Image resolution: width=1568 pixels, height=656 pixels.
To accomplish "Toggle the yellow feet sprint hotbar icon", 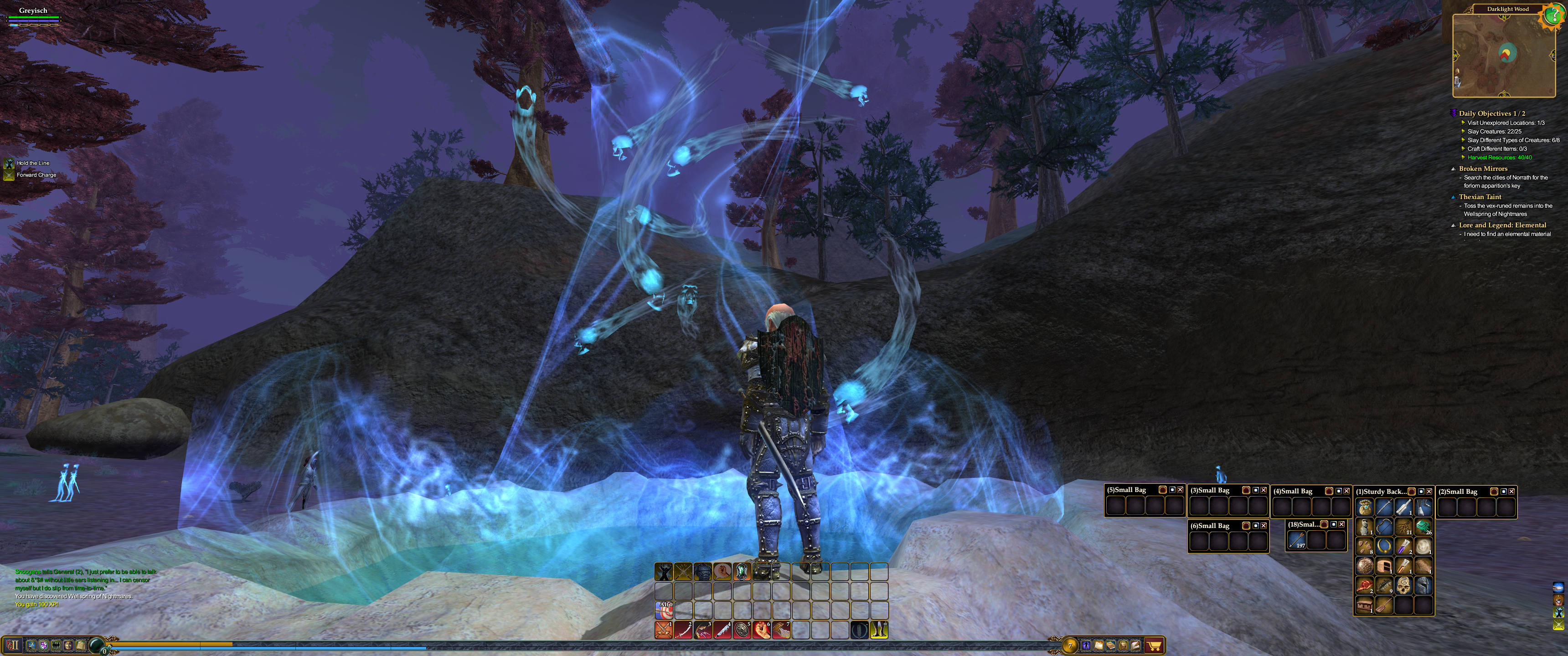I will point(879,630).
